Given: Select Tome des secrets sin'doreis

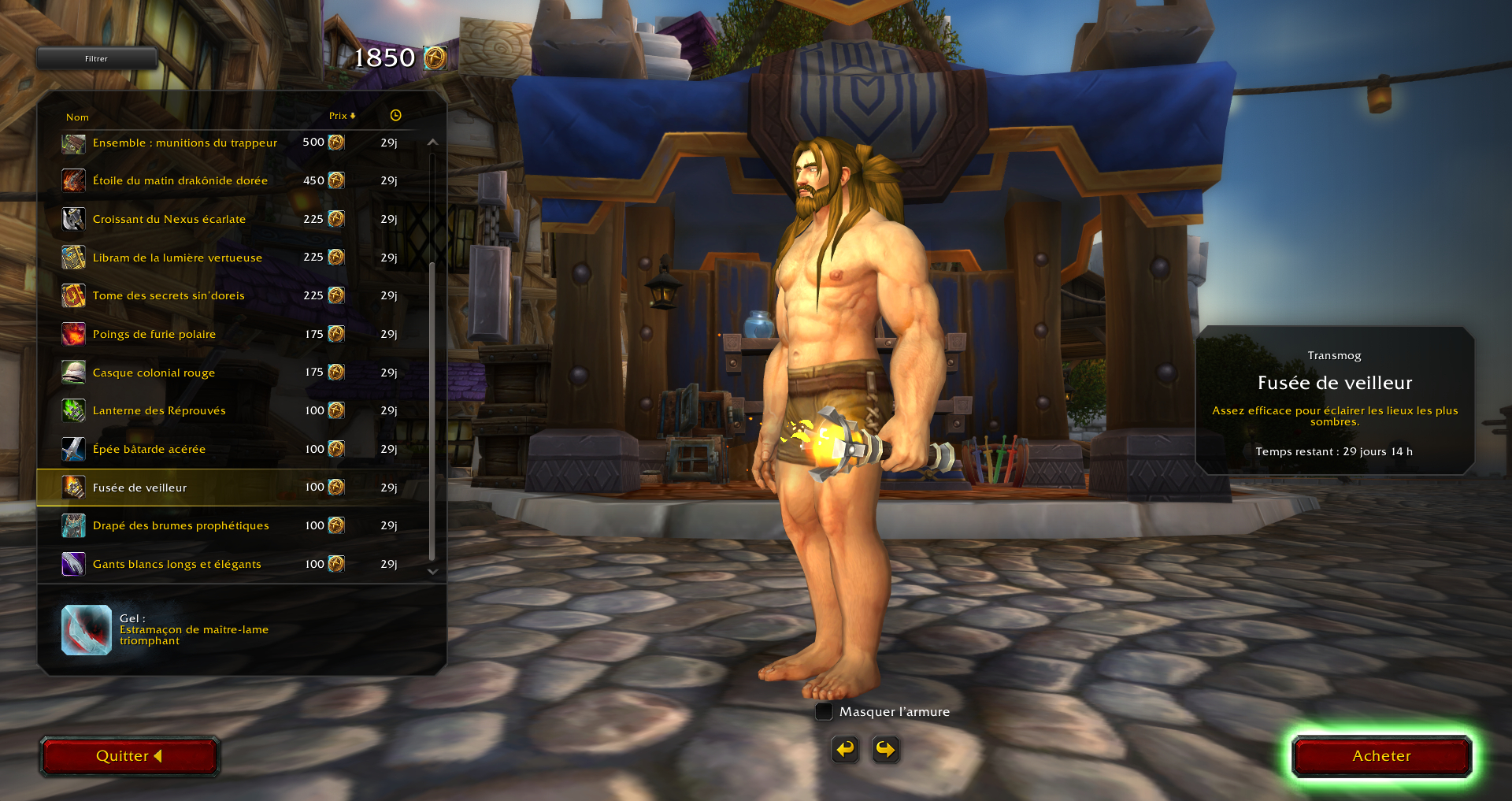Looking at the screenshot, I should pyautogui.click(x=169, y=295).
